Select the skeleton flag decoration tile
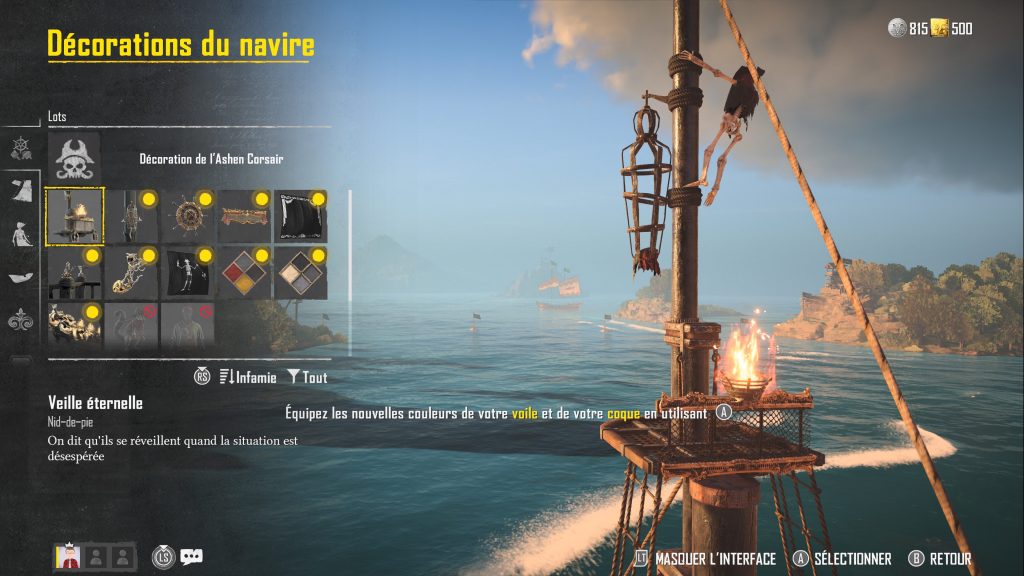The width and height of the screenshot is (1024, 576). pyautogui.click(x=188, y=273)
